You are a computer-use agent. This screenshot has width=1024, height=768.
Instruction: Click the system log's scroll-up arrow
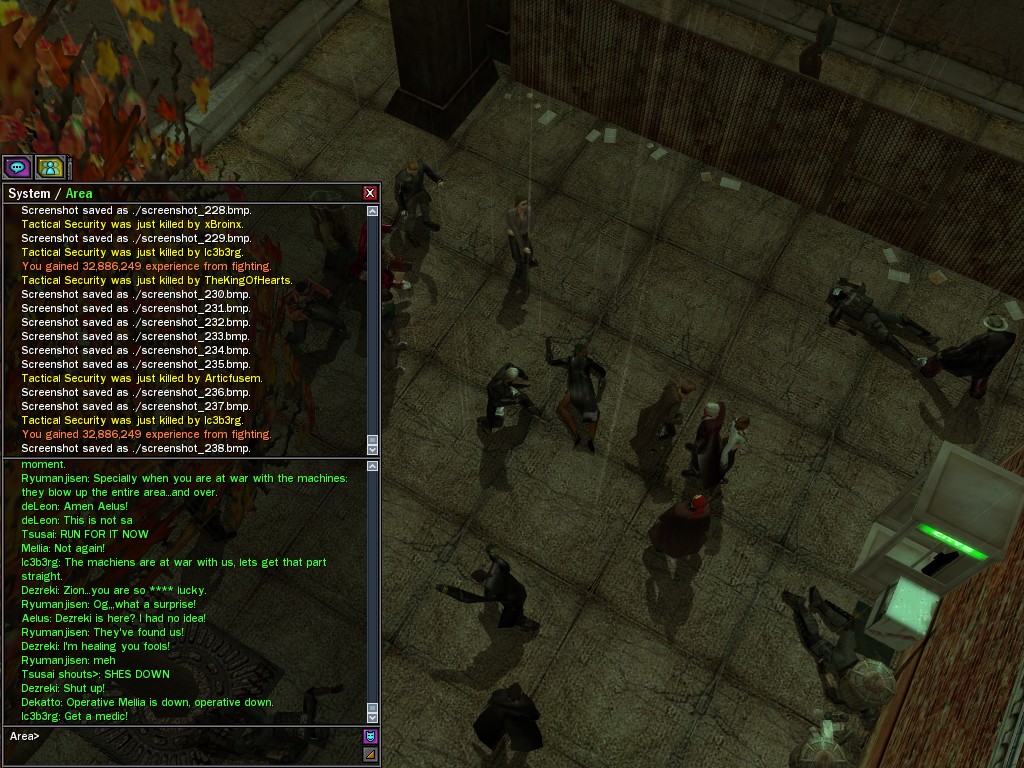click(x=373, y=211)
